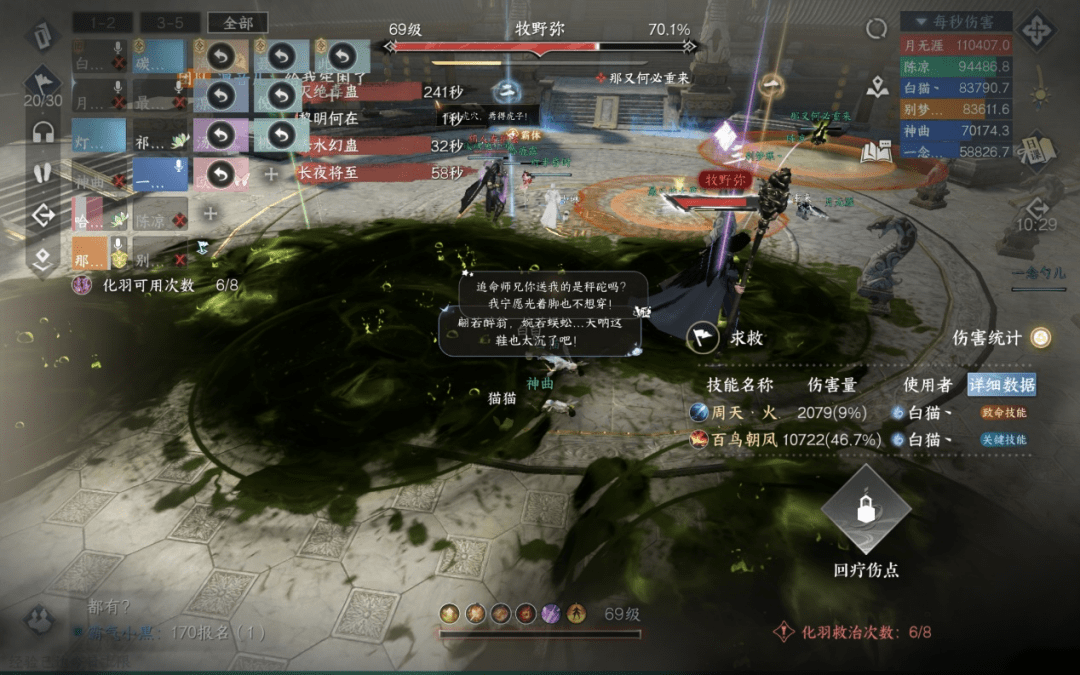This screenshot has height=675, width=1080.
Task: Open the 日课 daily tasks icon
Action: tap(1038, 150)
